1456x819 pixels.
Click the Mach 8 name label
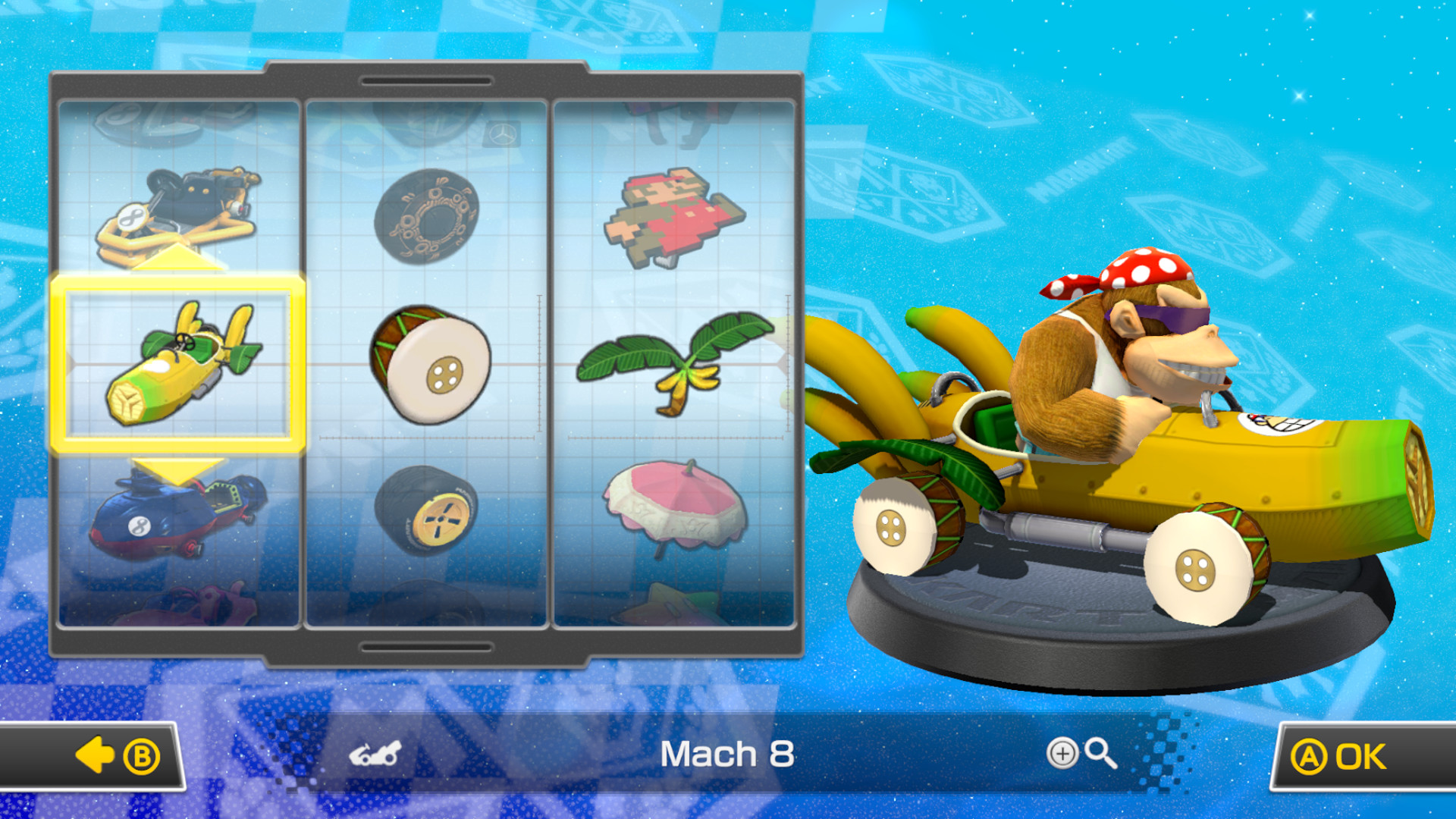[x=728, y=755]
